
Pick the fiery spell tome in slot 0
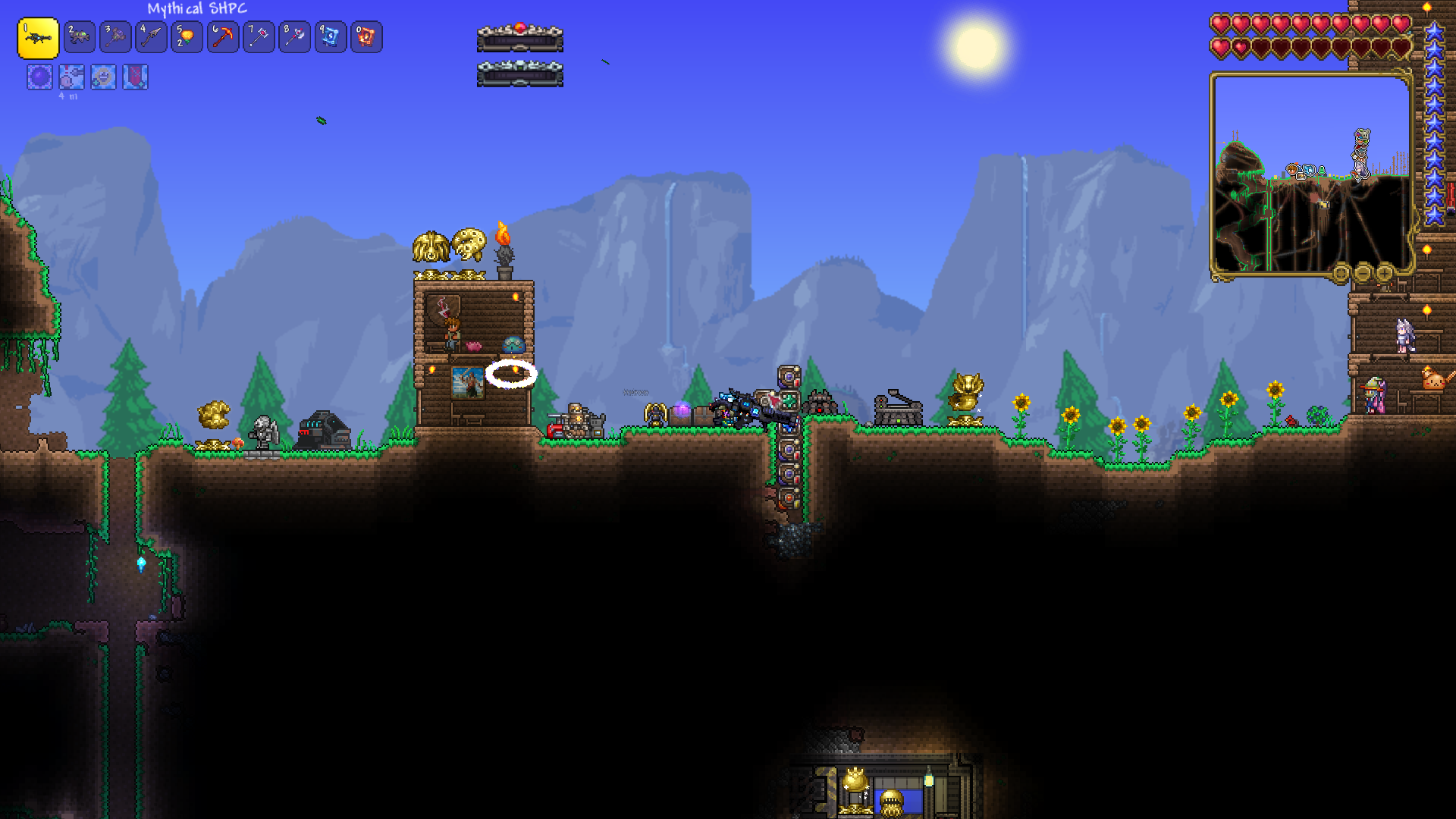coord(366,36)
